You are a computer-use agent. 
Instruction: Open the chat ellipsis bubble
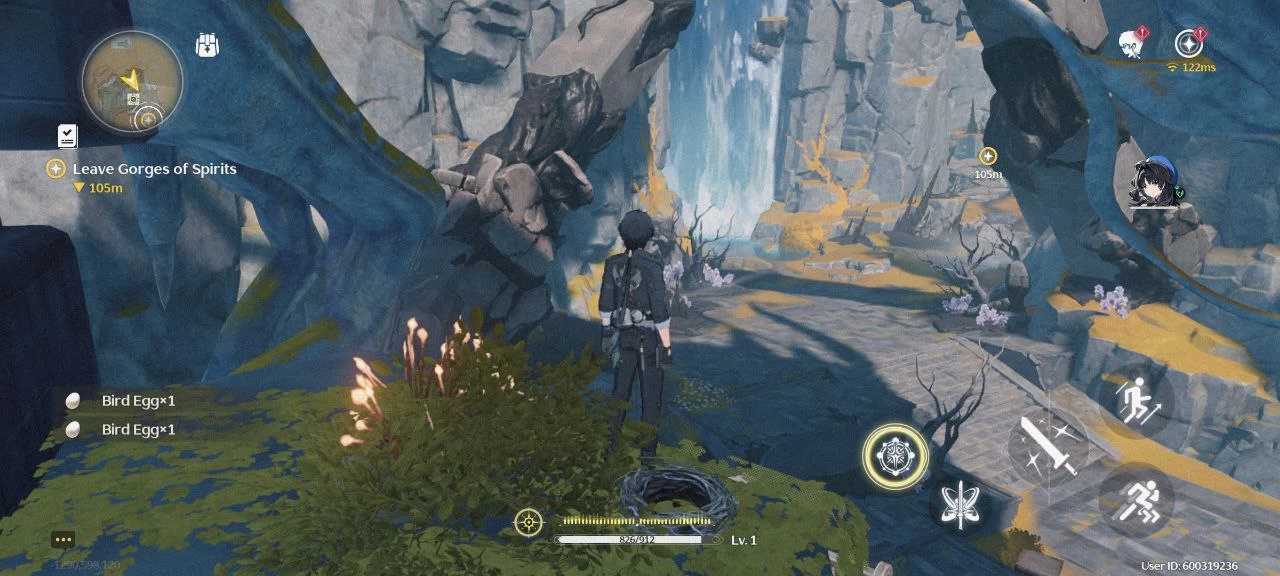click(x=63, y=540)
